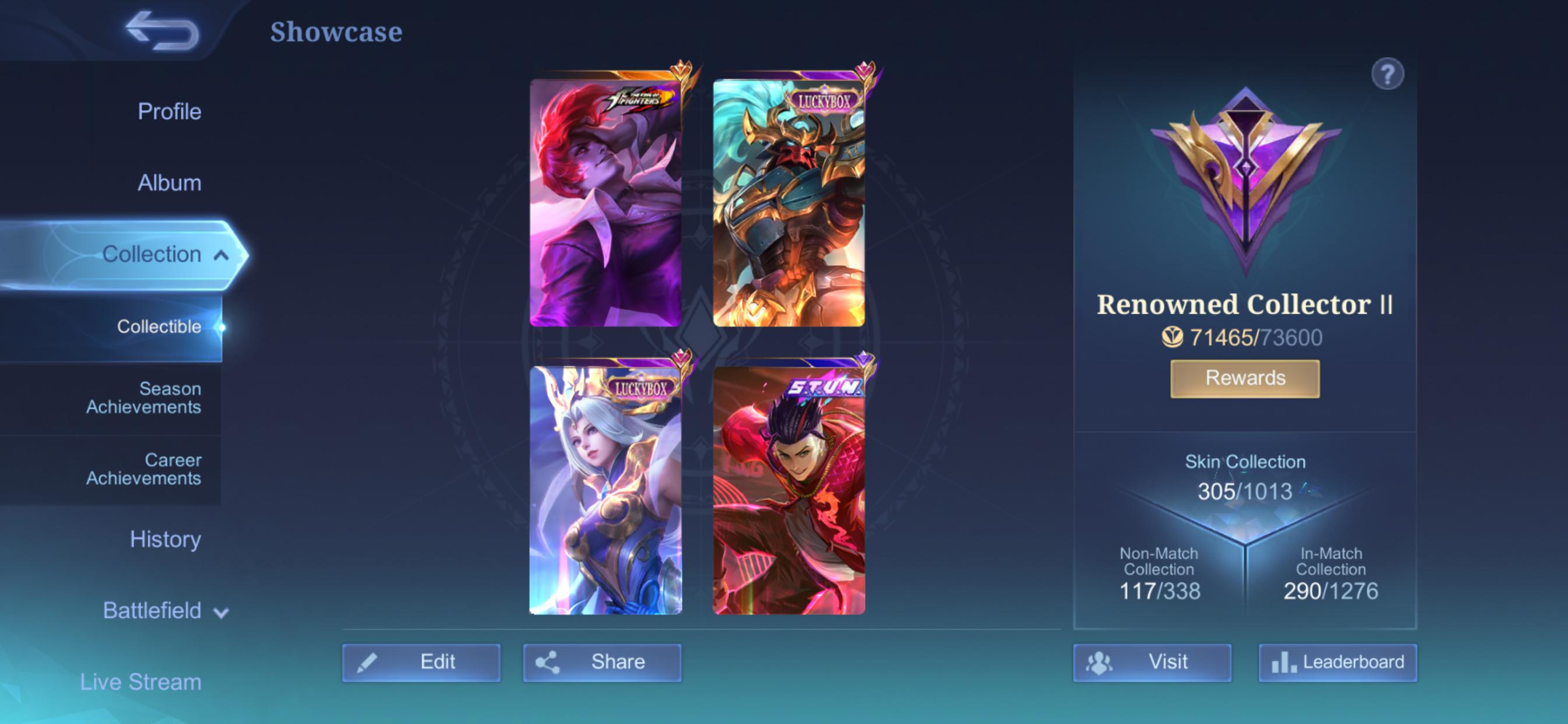1568x724 pixels.
Task: View the Profile page
Action: point(170,111)
